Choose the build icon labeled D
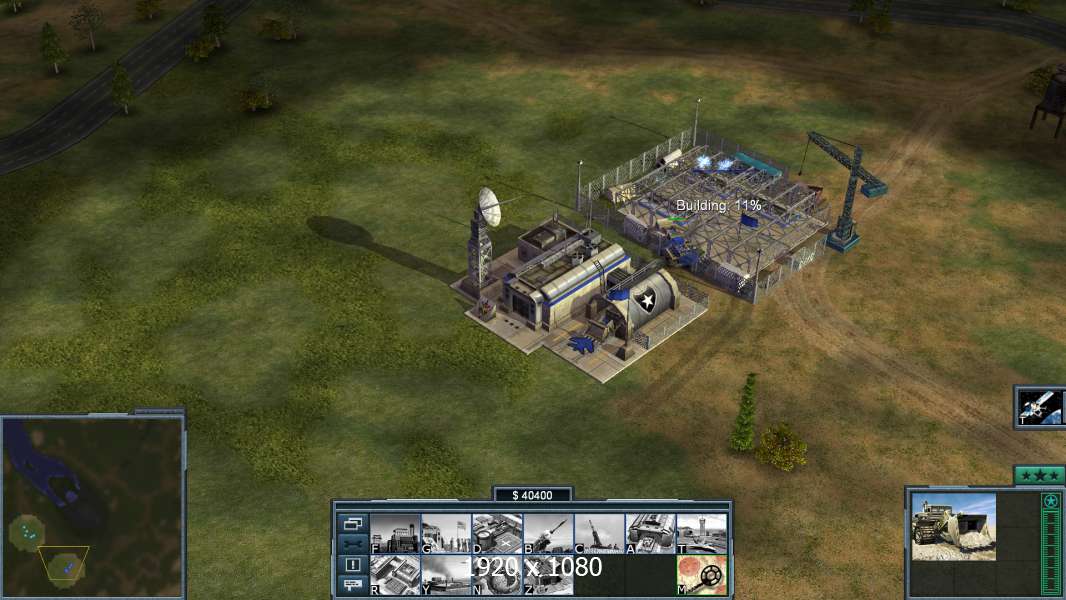The image size is (1066, 600). pyautogui.click(x=497, y=534)
